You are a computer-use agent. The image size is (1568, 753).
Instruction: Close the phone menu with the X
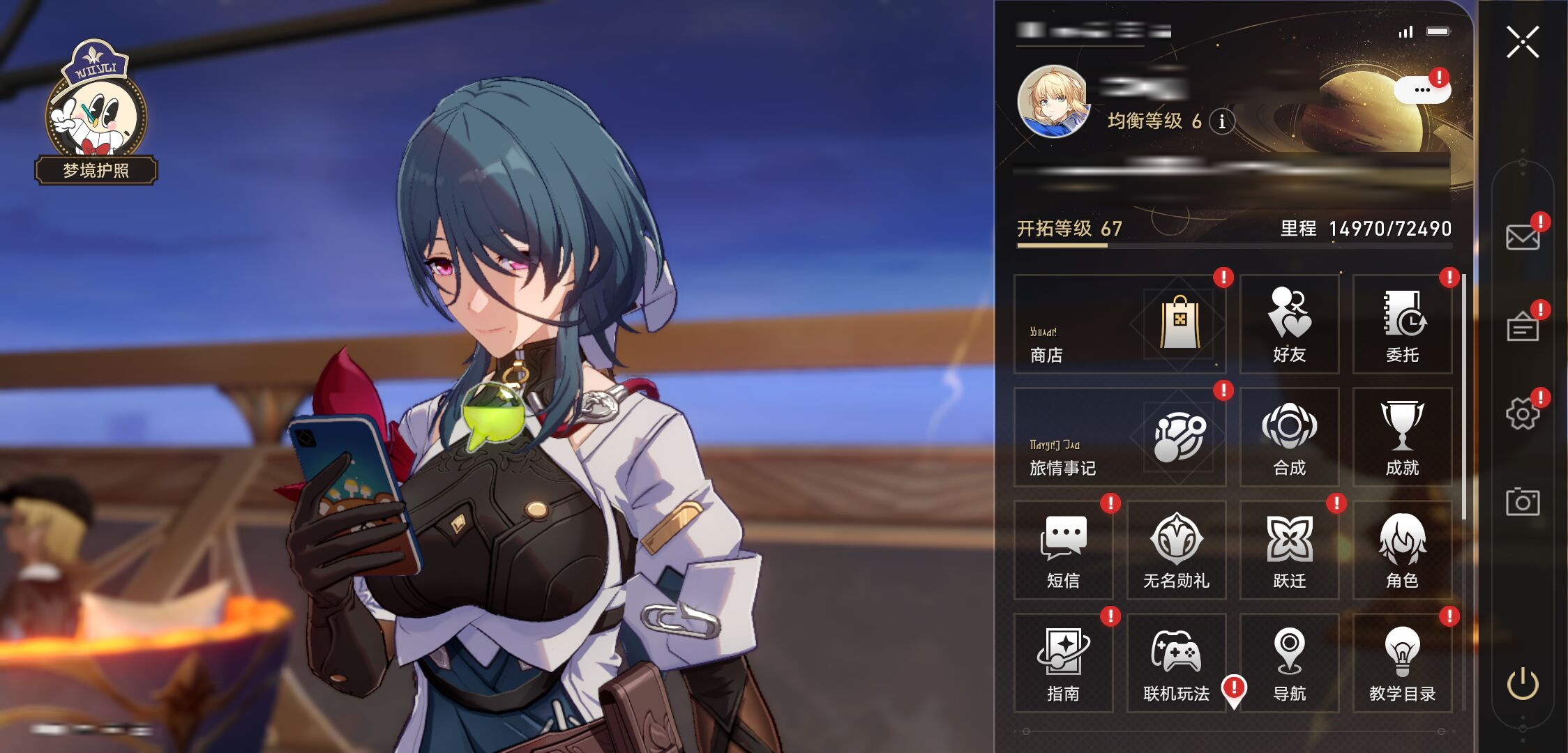click(x=1522, y=42)
